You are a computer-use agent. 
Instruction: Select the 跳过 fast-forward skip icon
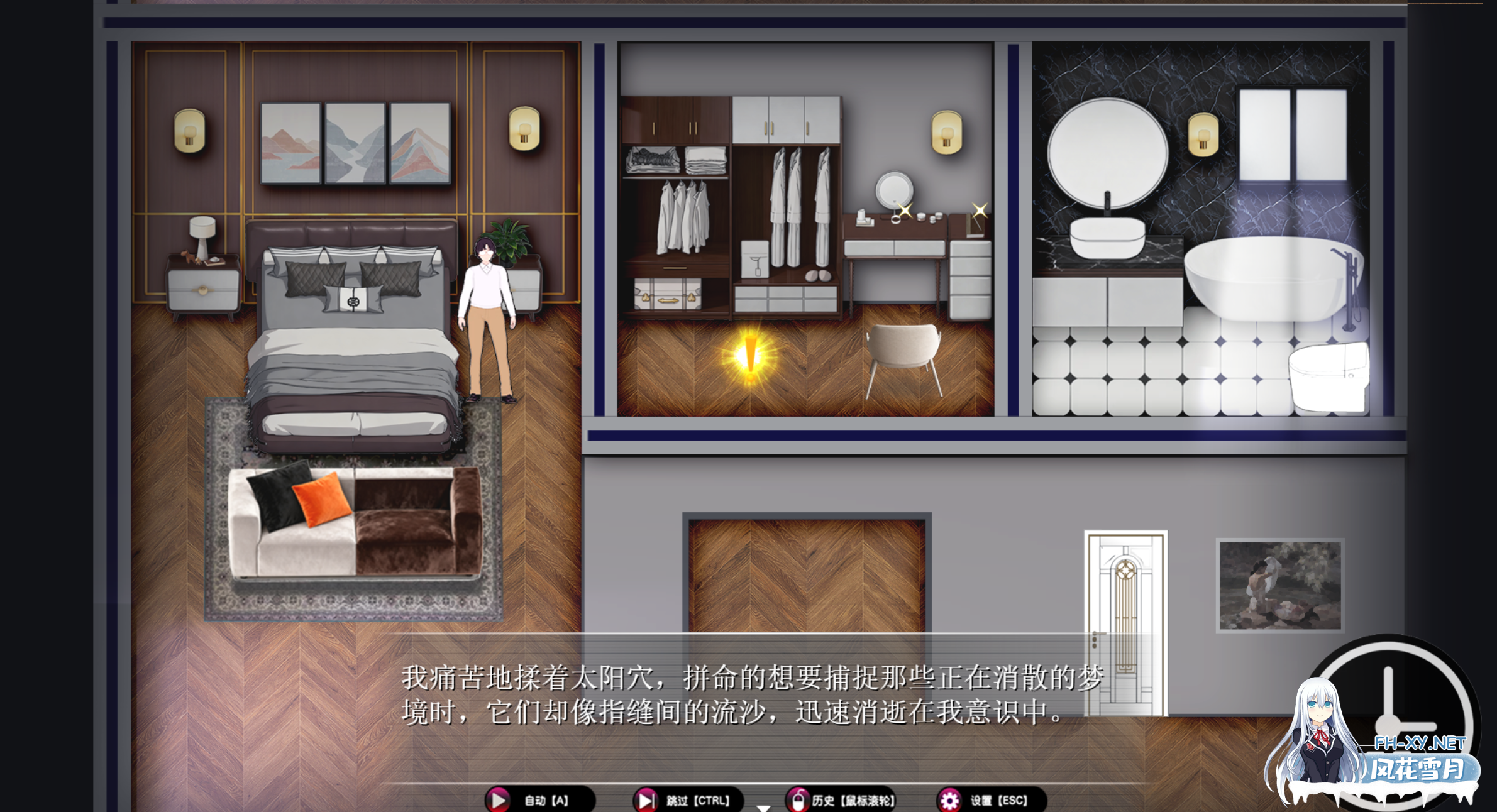[x=646, y=799]
